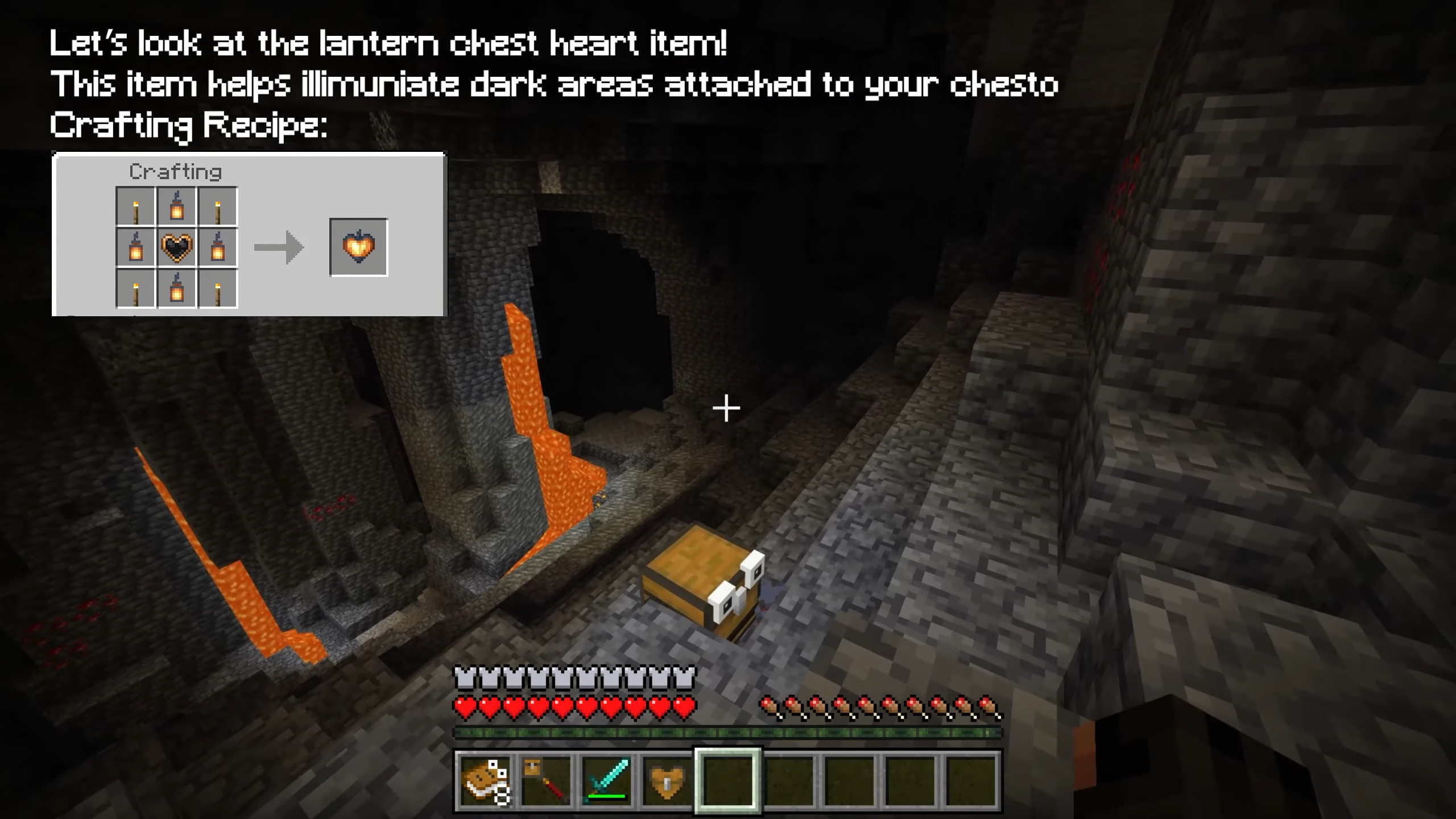Take the glowing lantern heart from the output slot
Screen dimensions: 1456x819
[x=359, y=247]
